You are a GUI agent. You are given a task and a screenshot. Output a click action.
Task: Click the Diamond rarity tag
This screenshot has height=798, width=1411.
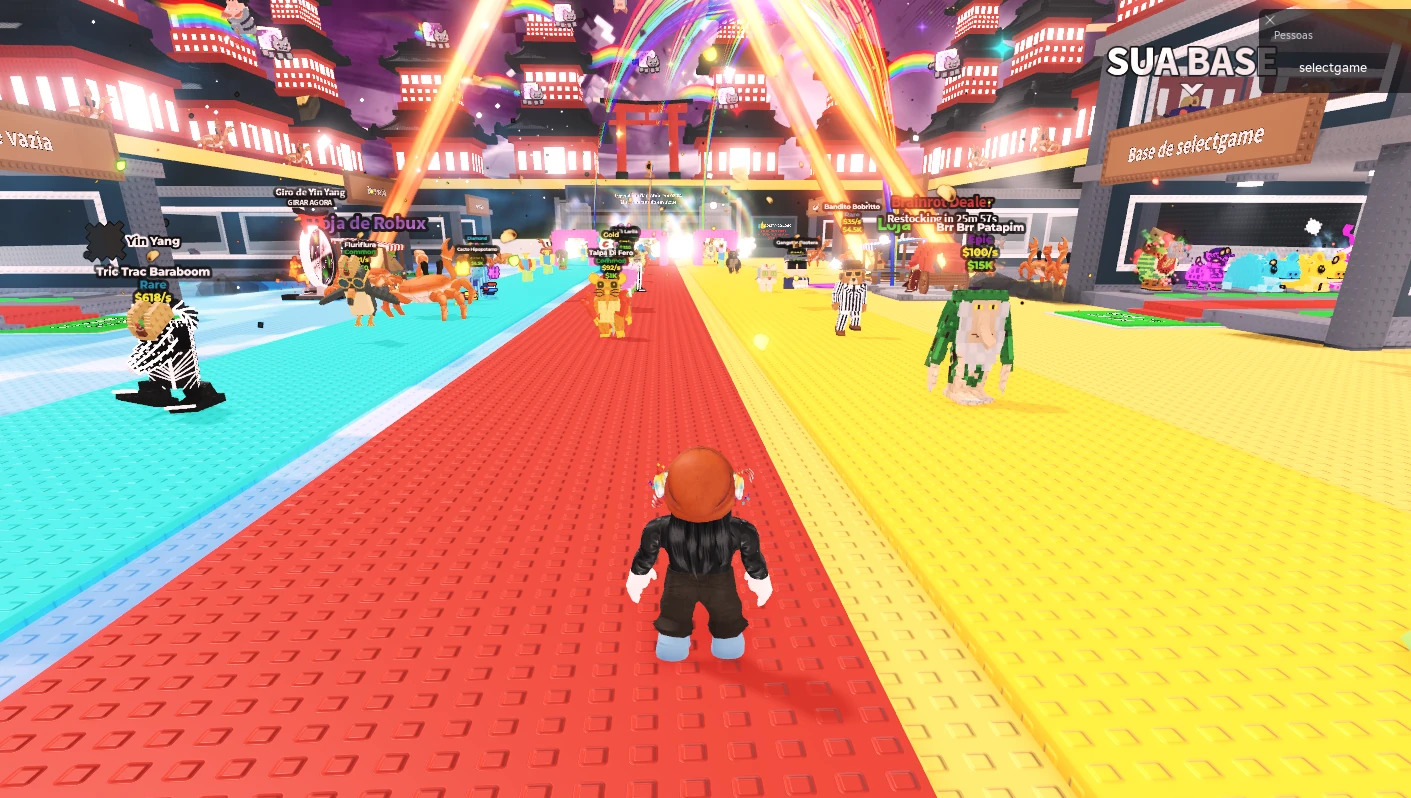pos(477,238)
